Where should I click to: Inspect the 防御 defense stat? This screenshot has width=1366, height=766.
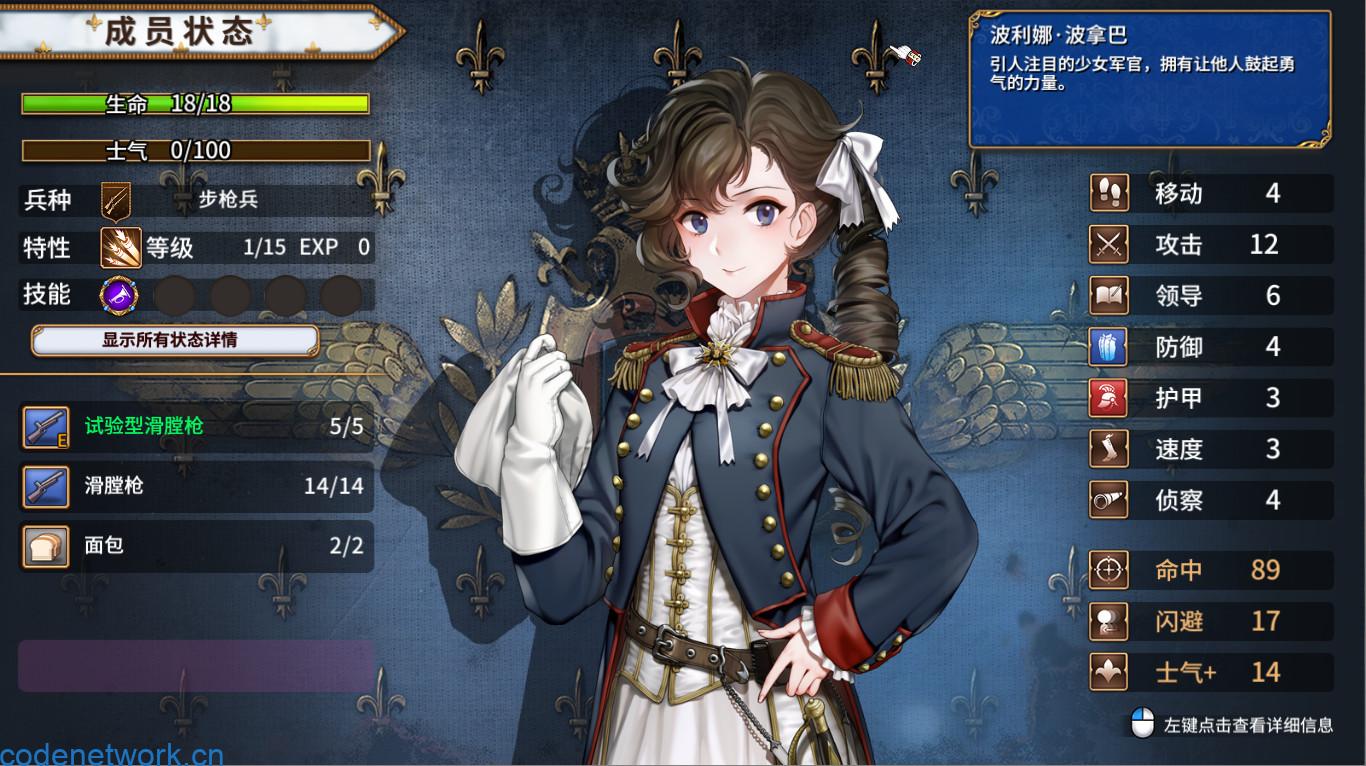1210,347
